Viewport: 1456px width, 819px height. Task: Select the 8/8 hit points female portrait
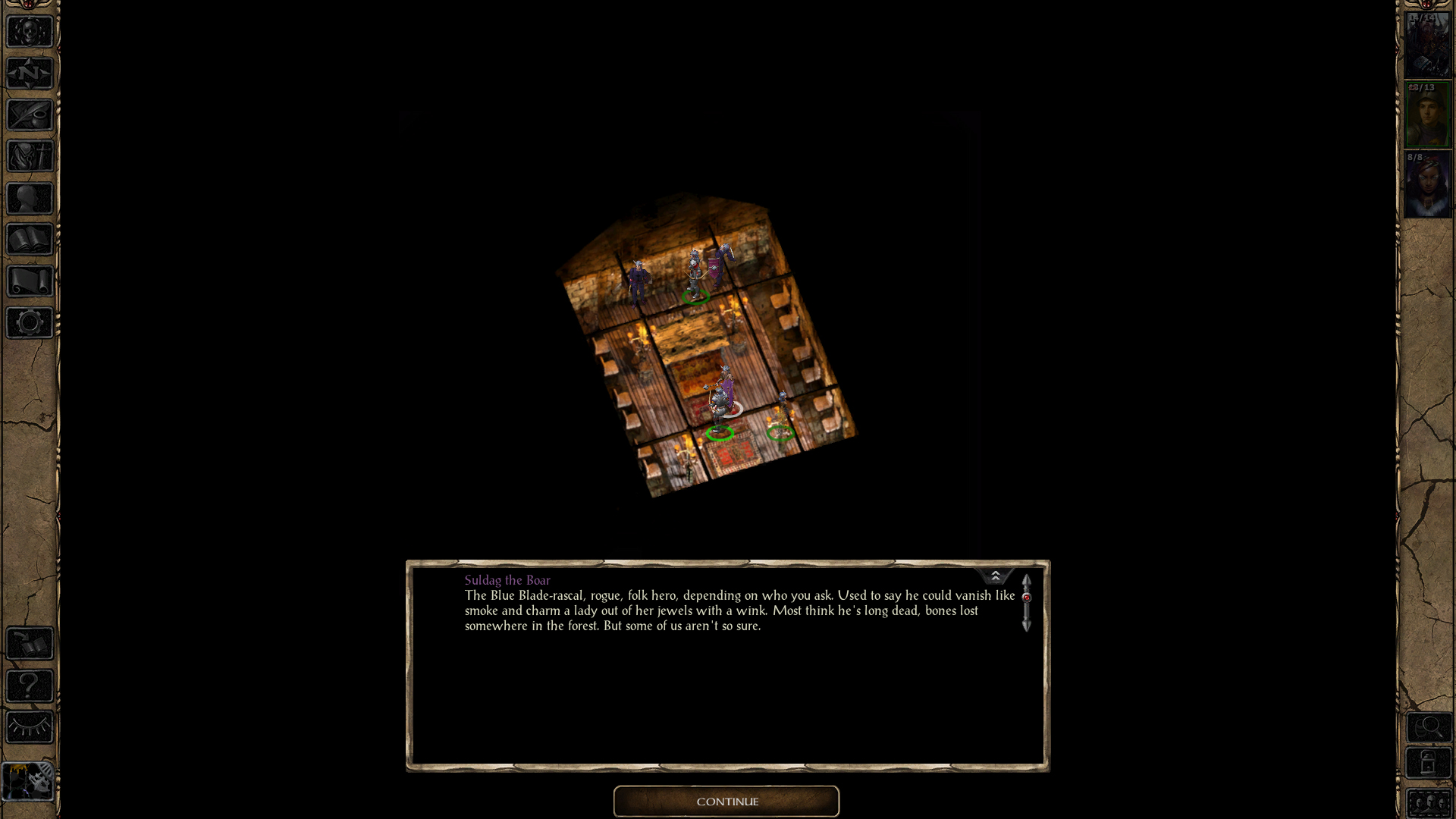click(x=1427, y=185)
